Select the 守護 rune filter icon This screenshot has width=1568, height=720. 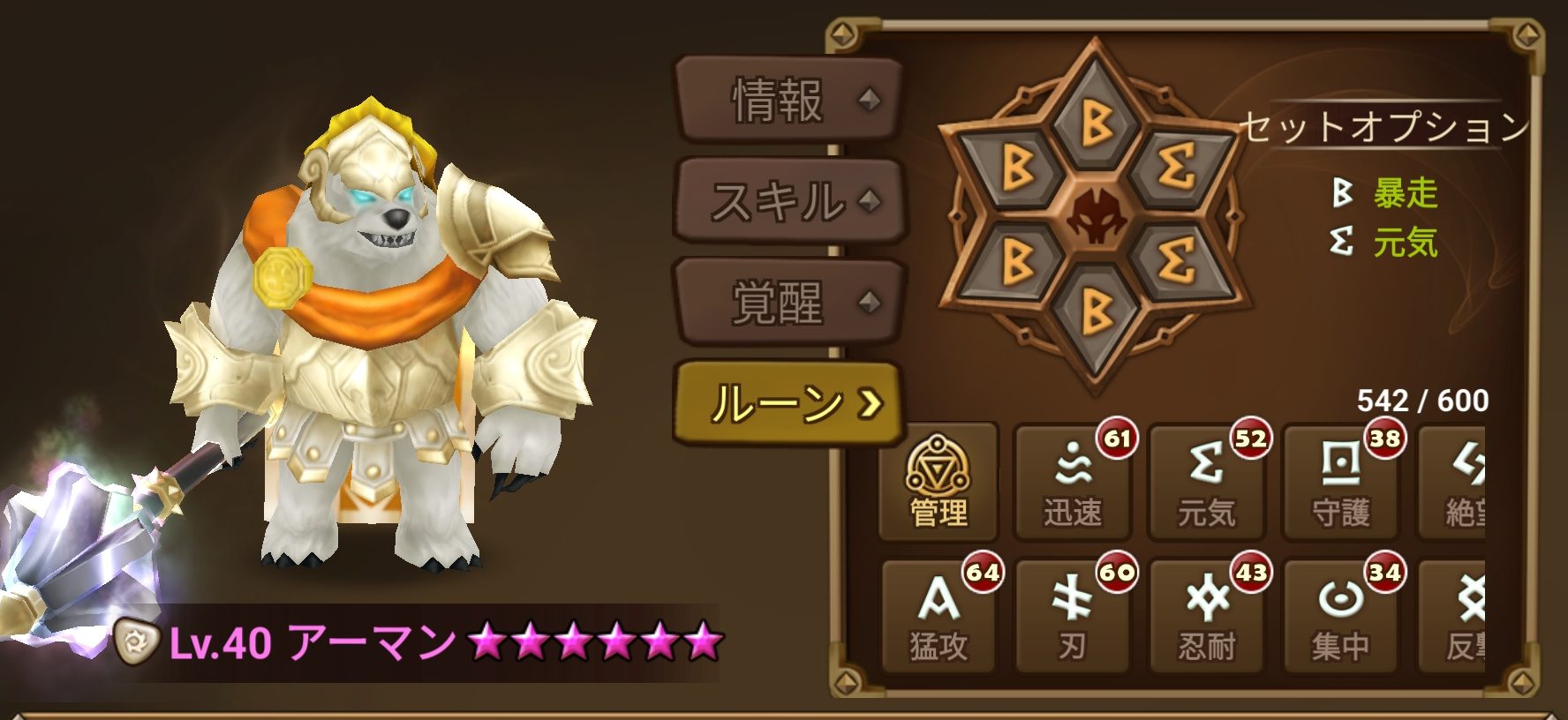pyautogui.click(x=1338, y=481)
